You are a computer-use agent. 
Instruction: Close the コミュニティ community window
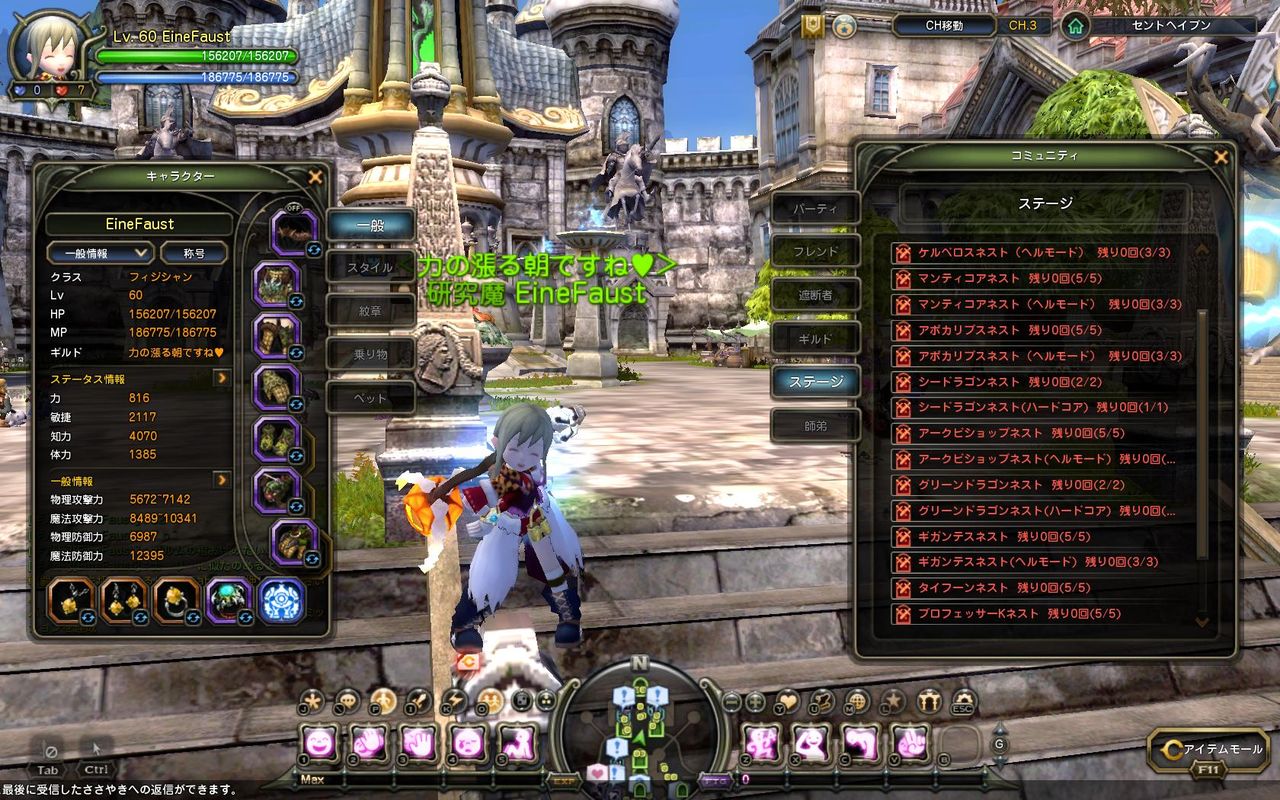1220,156
